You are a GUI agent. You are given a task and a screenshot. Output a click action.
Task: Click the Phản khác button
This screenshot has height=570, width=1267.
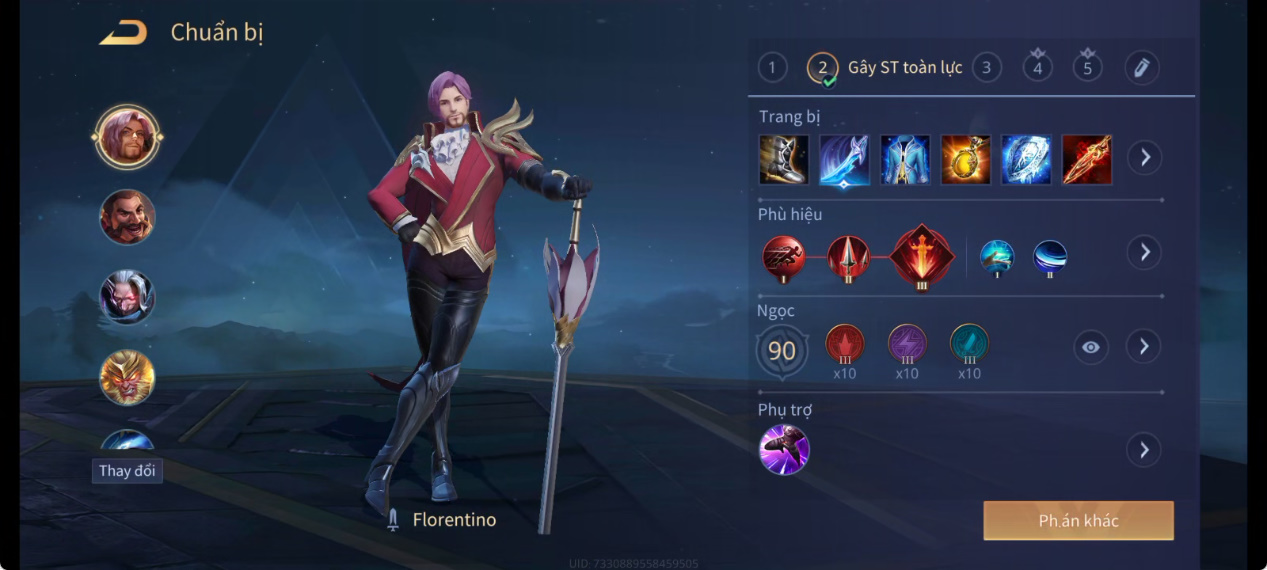click(x=1078, y=521)
